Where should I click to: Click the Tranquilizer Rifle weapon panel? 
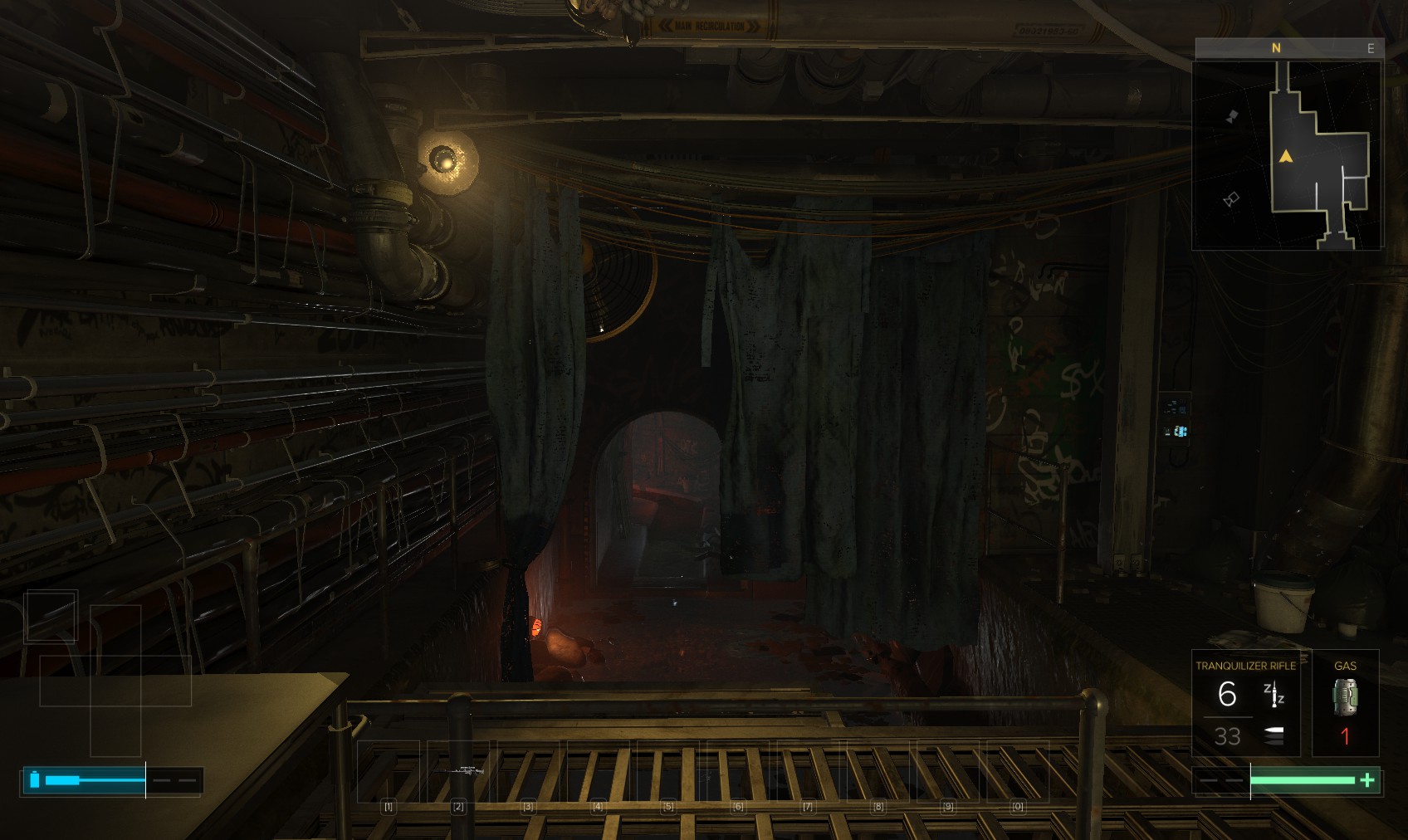pyautogui.click(x=1245, y=703)
